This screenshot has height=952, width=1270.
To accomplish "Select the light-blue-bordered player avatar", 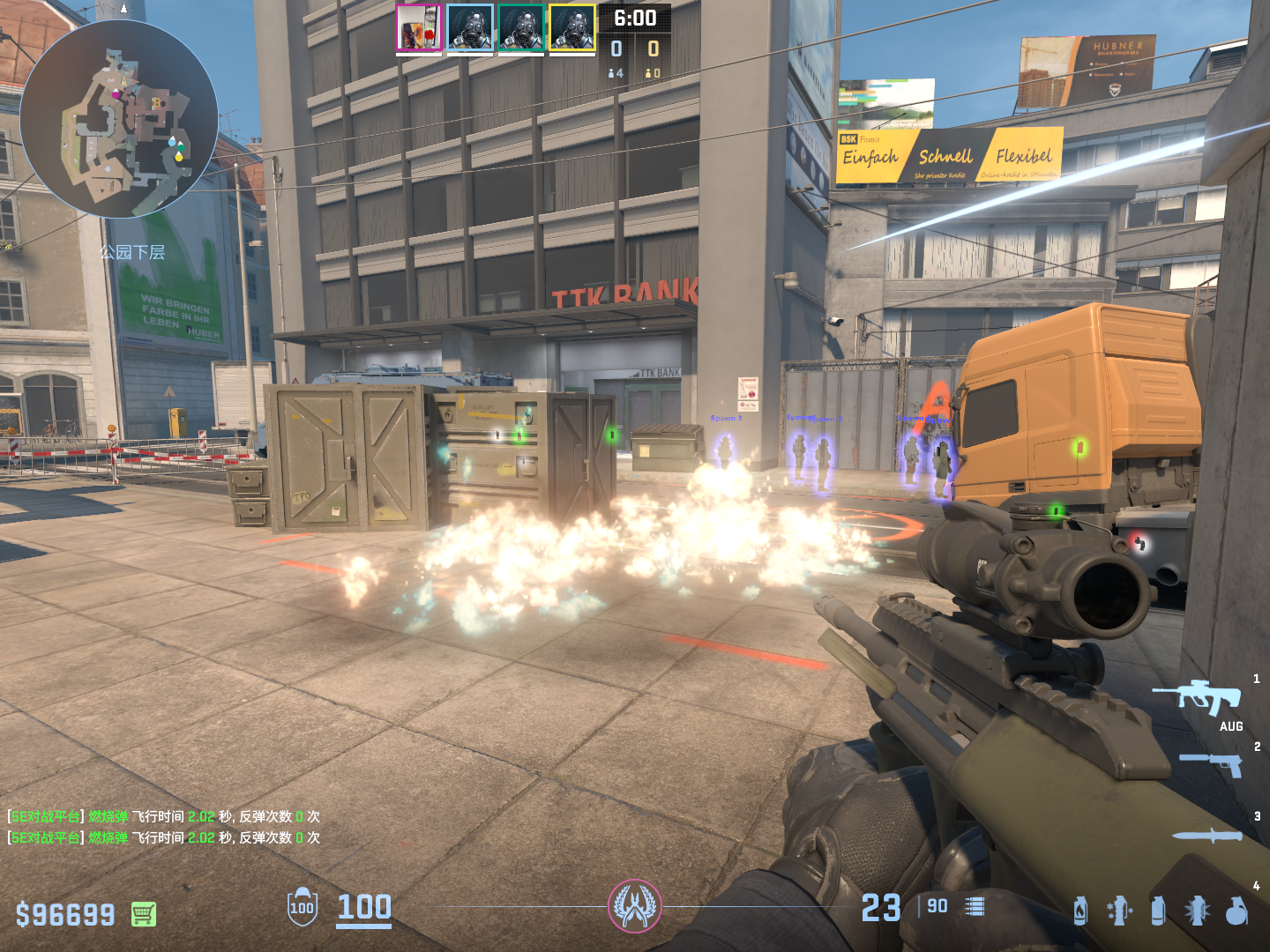I will point(470,27).
